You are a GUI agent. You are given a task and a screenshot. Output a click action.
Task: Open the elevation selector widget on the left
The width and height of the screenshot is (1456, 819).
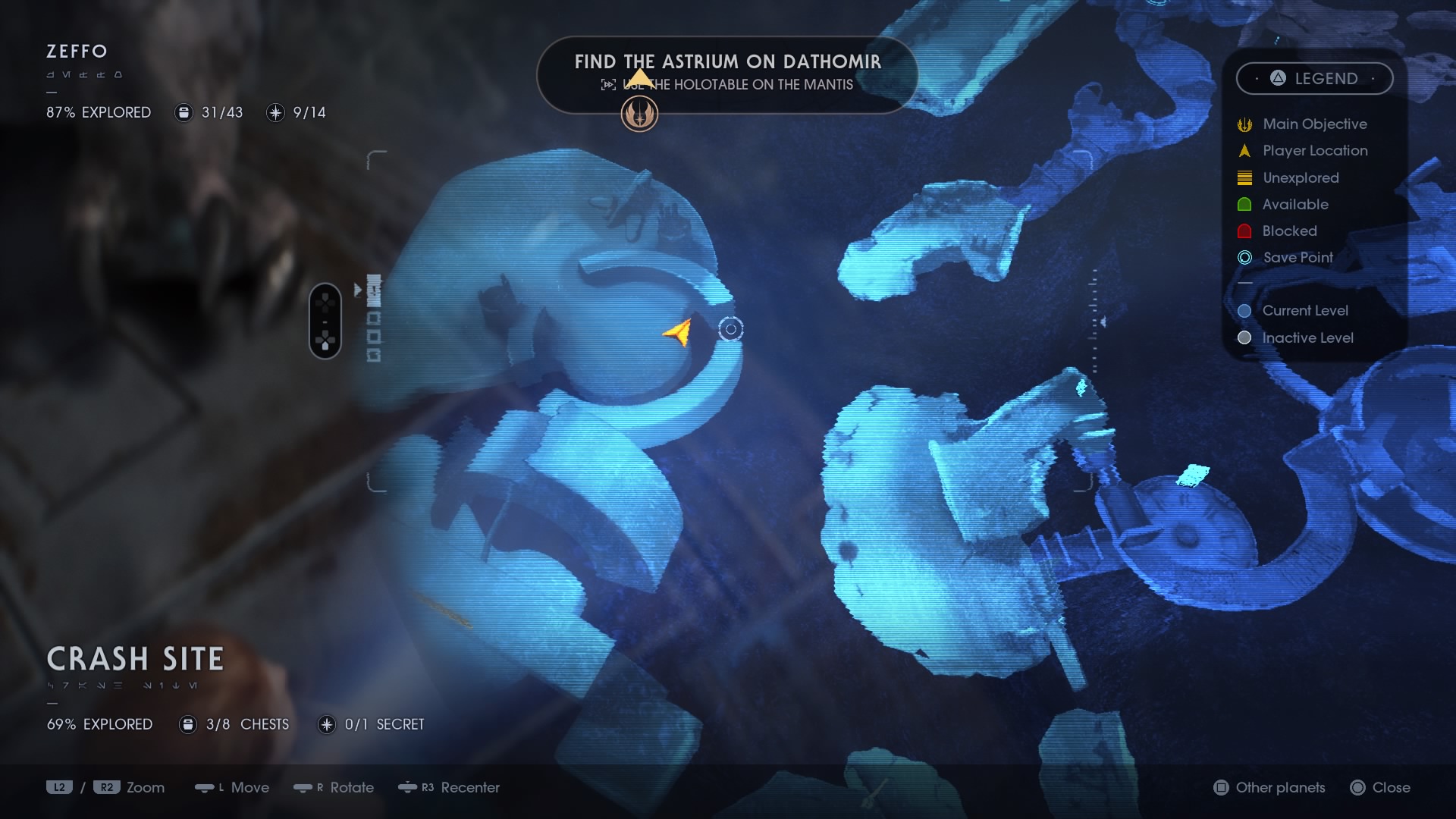pyautogui.click(x=326, y=320)
